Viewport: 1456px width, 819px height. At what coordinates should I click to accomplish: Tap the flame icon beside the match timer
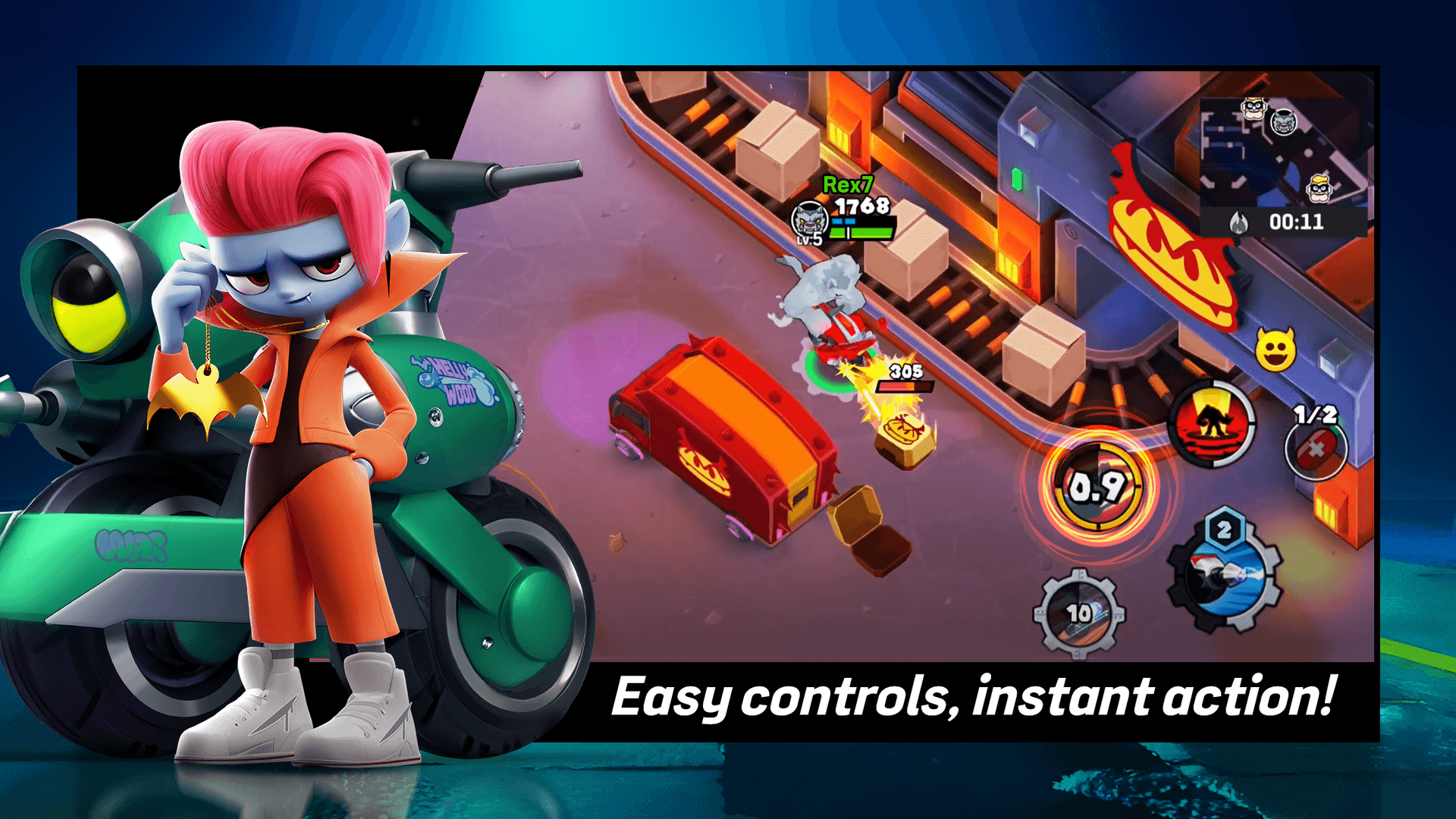(x=1238, y=221)
